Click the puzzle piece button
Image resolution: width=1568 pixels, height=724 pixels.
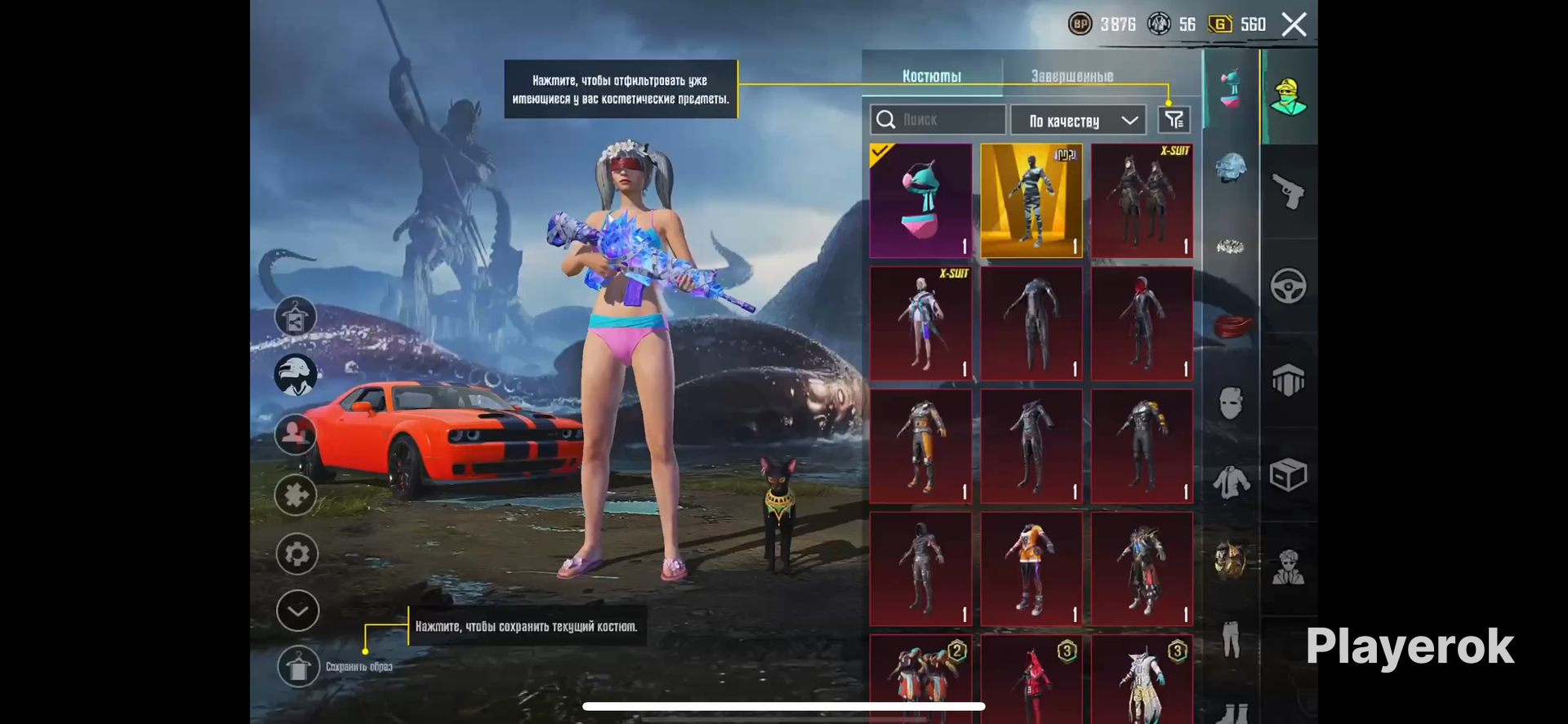click(x=296, y=495)
